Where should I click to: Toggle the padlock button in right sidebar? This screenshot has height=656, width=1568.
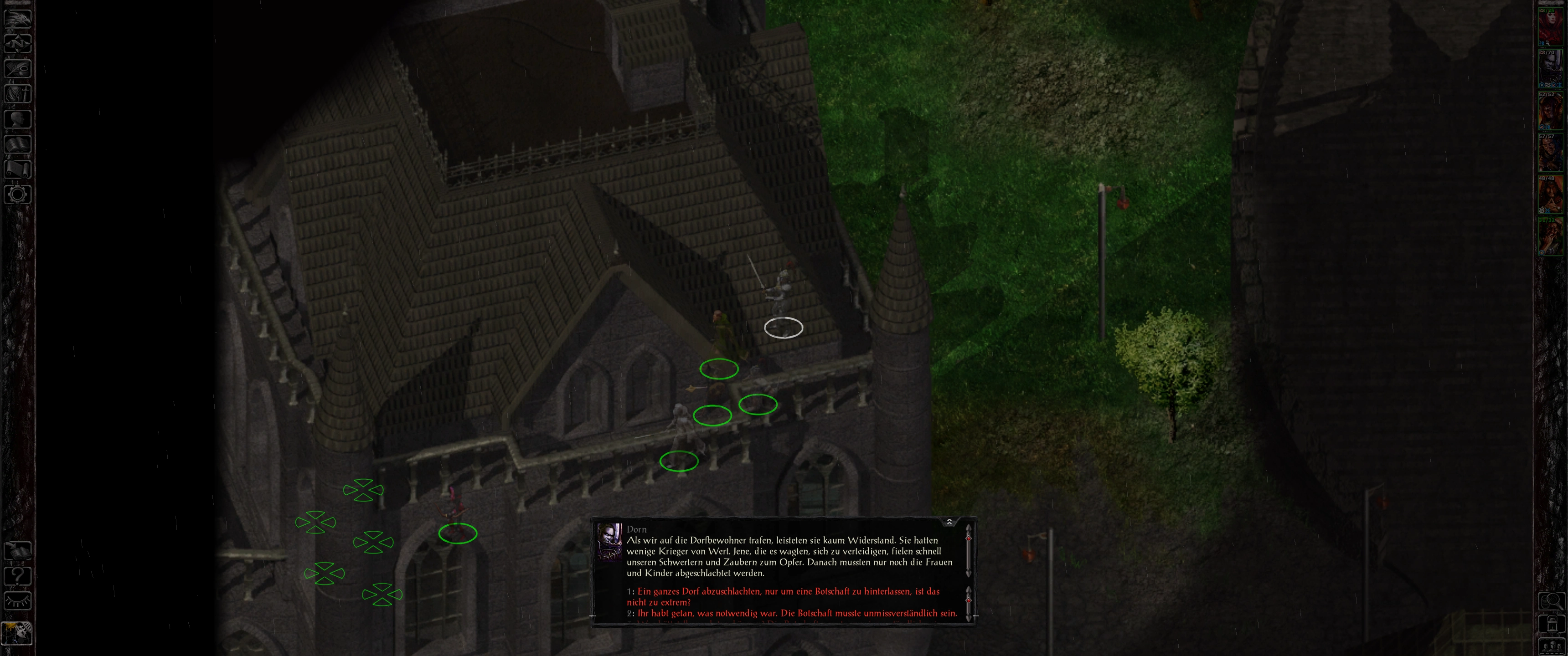click(1551, 624)
